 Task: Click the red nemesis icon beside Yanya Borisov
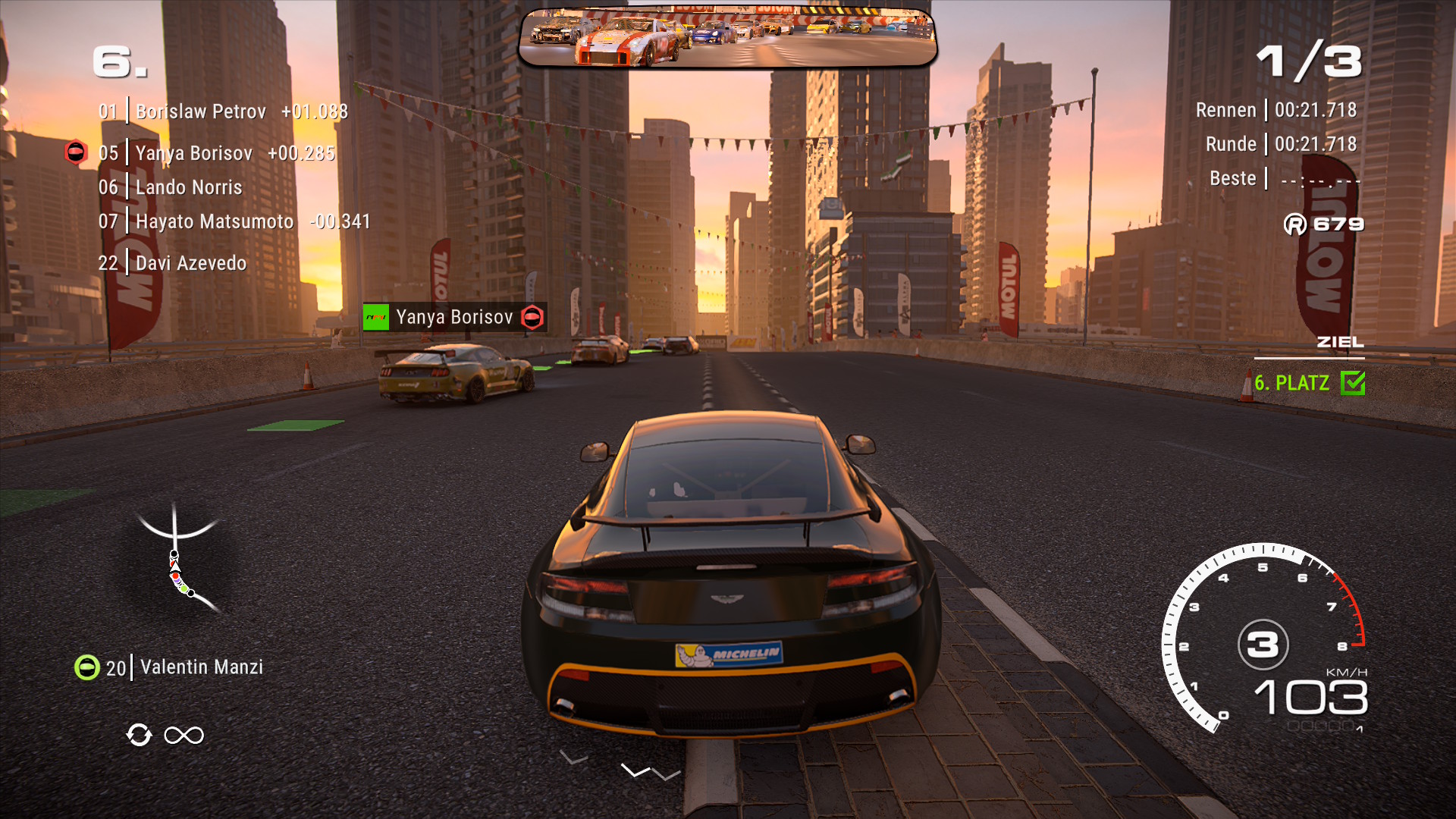(76, 152)
